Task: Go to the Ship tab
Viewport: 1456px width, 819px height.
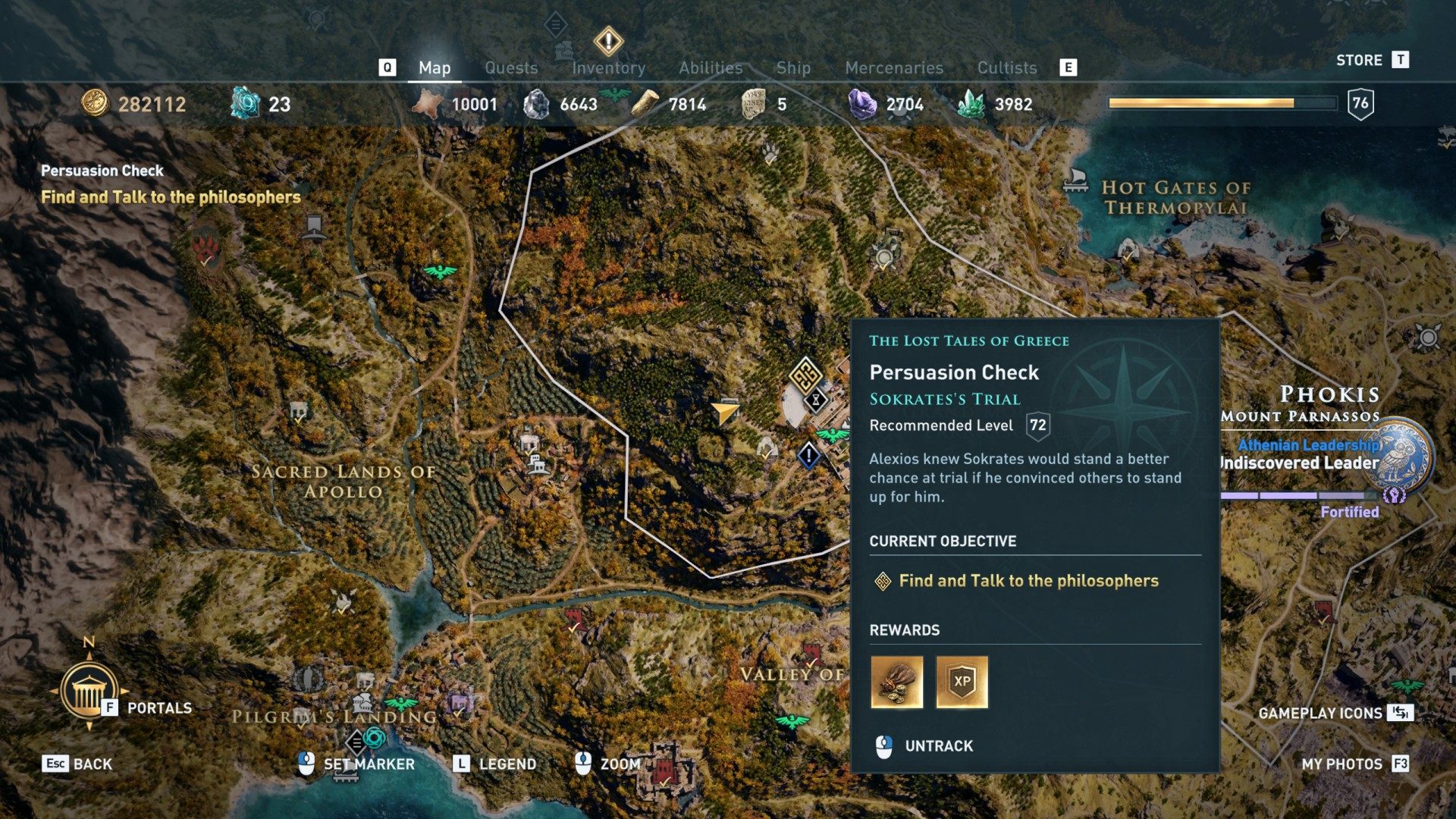Action: coord(793,68)
